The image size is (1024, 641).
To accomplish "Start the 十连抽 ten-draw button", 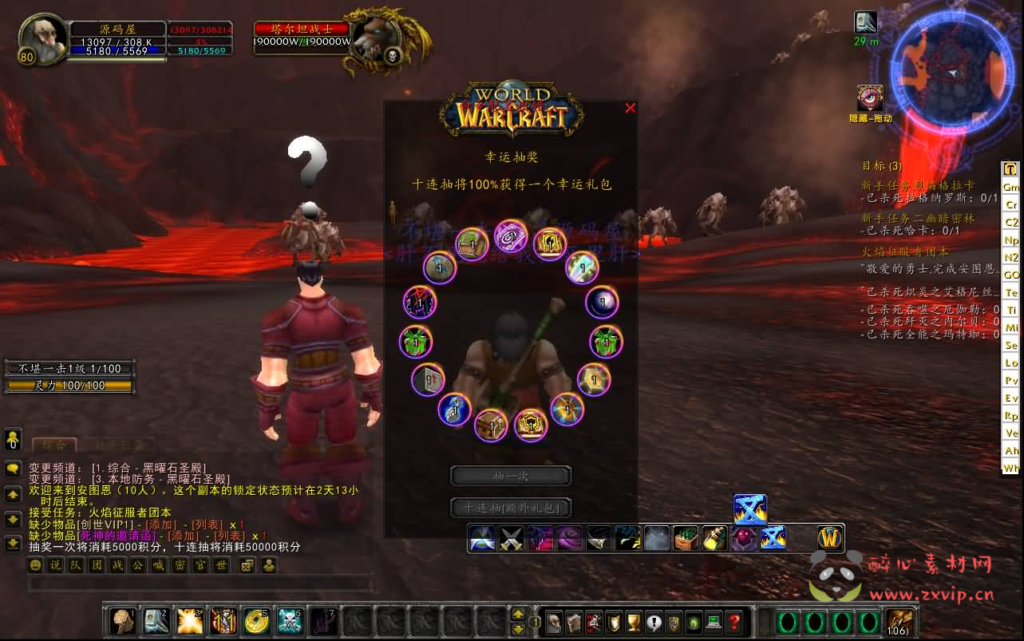I will pos(510,507).
